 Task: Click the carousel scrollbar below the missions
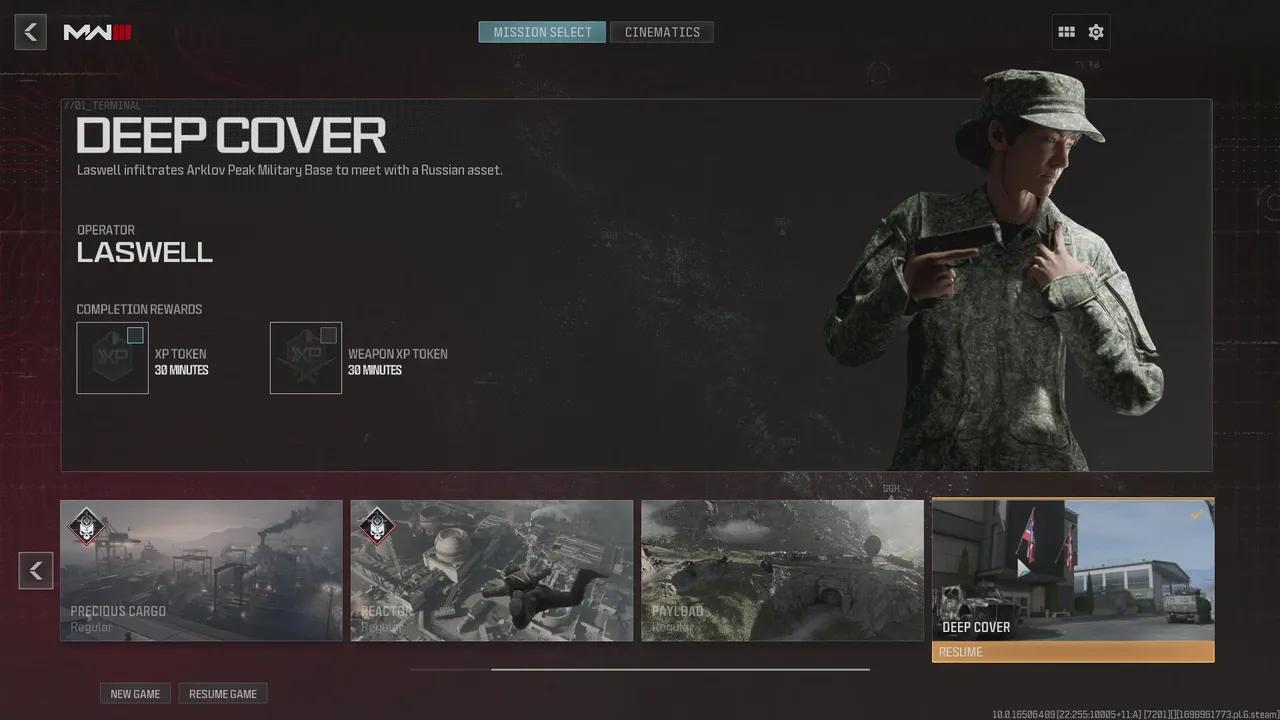point(640,668)
